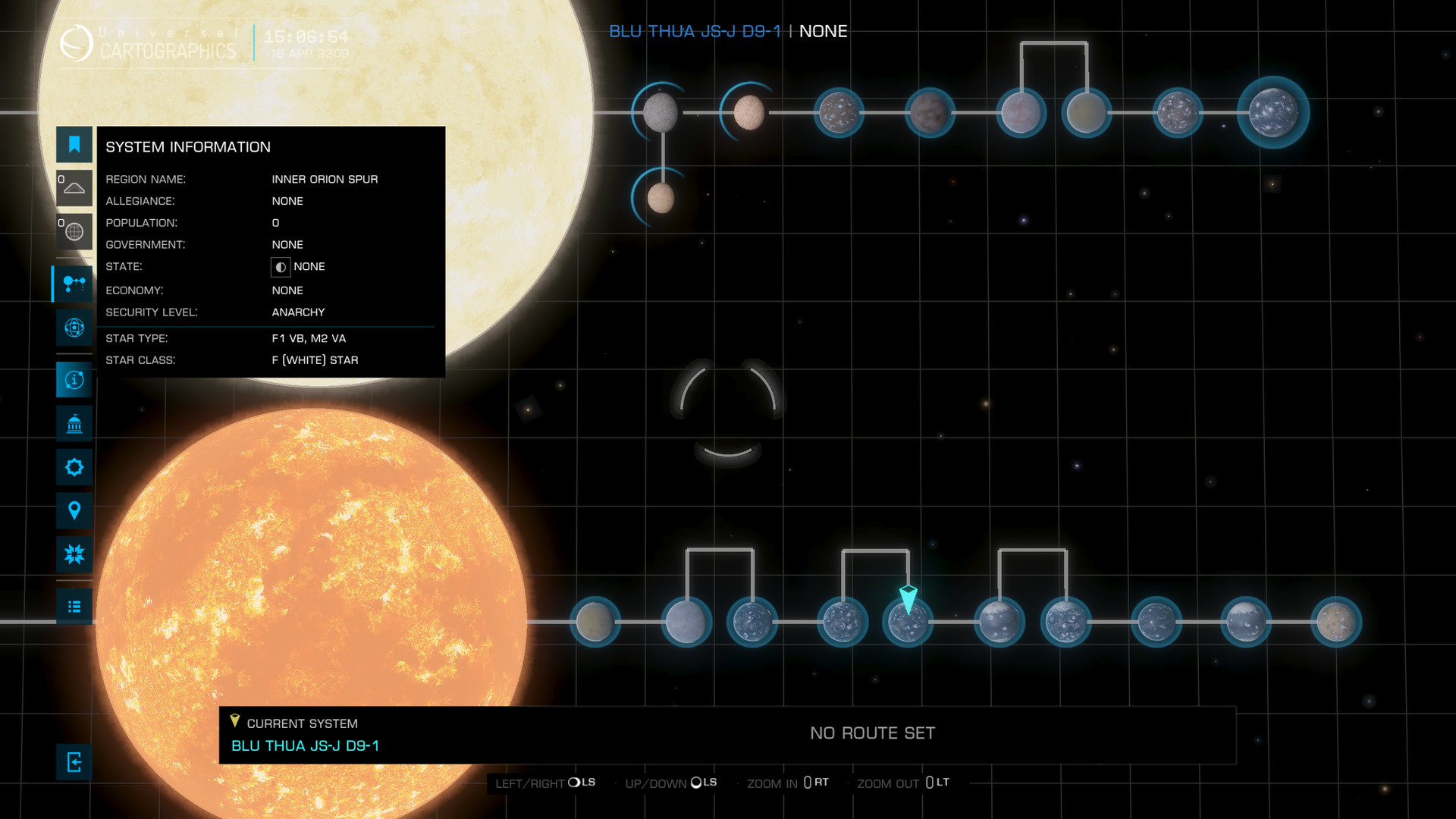1456x819 pixels.
Task: Select the snowflake-flower sidebar icon
Action: pos(74,554)
